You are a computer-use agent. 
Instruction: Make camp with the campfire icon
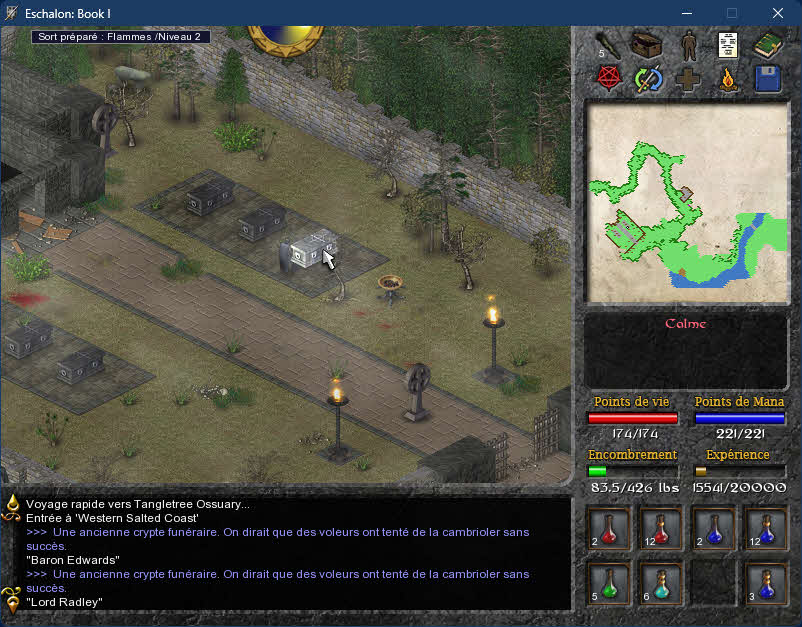pyautogui.click(x=728, y=80)
